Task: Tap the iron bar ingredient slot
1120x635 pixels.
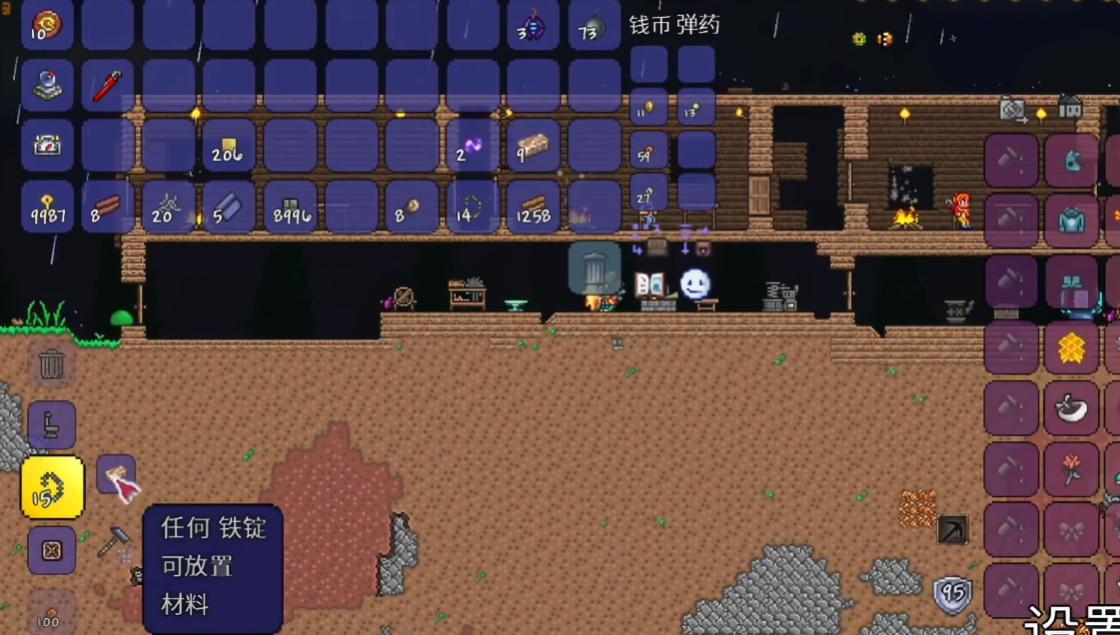Action: pos(116,474)
